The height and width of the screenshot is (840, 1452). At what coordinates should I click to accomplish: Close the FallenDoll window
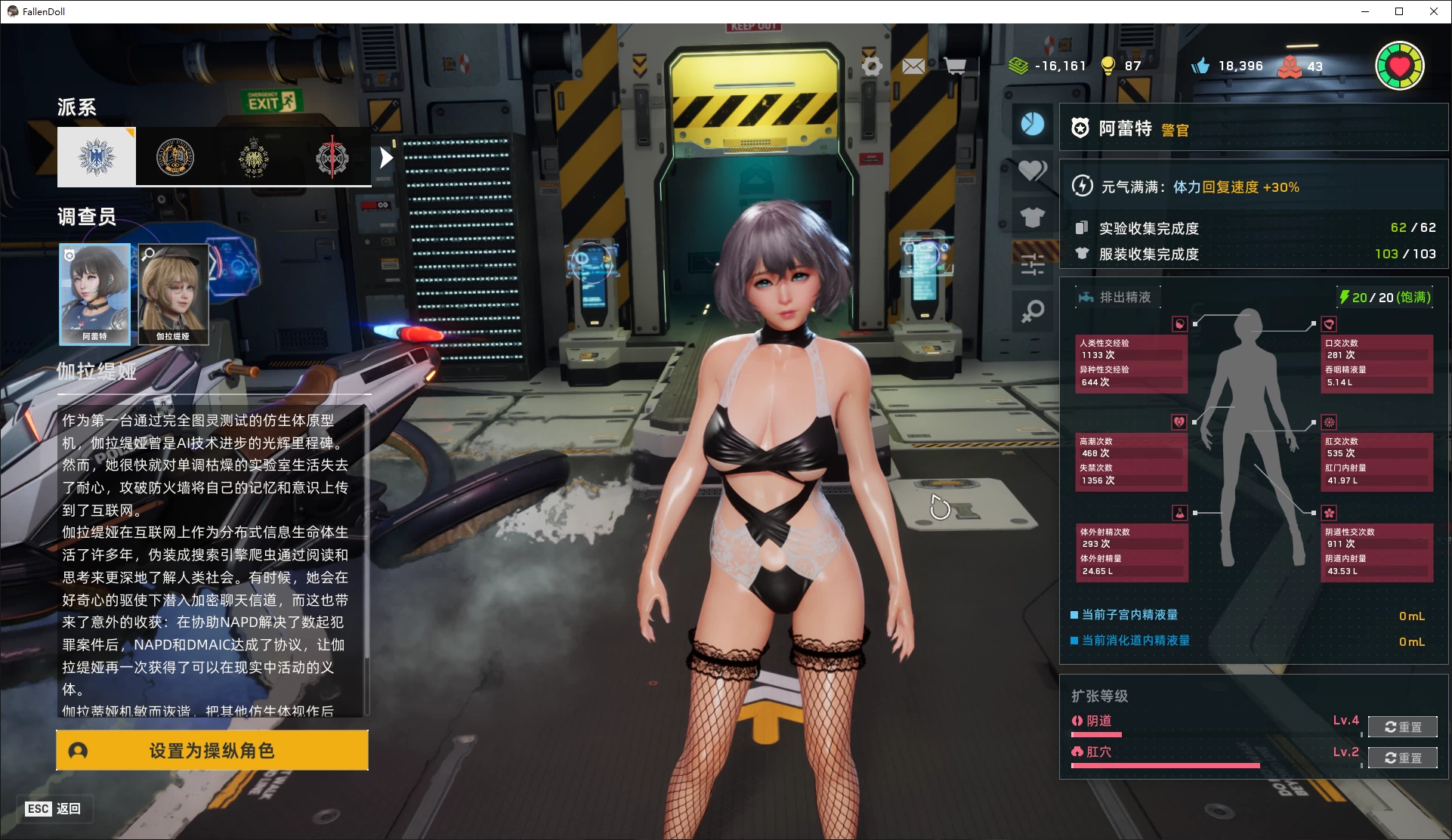click(x=1433, y=11)
